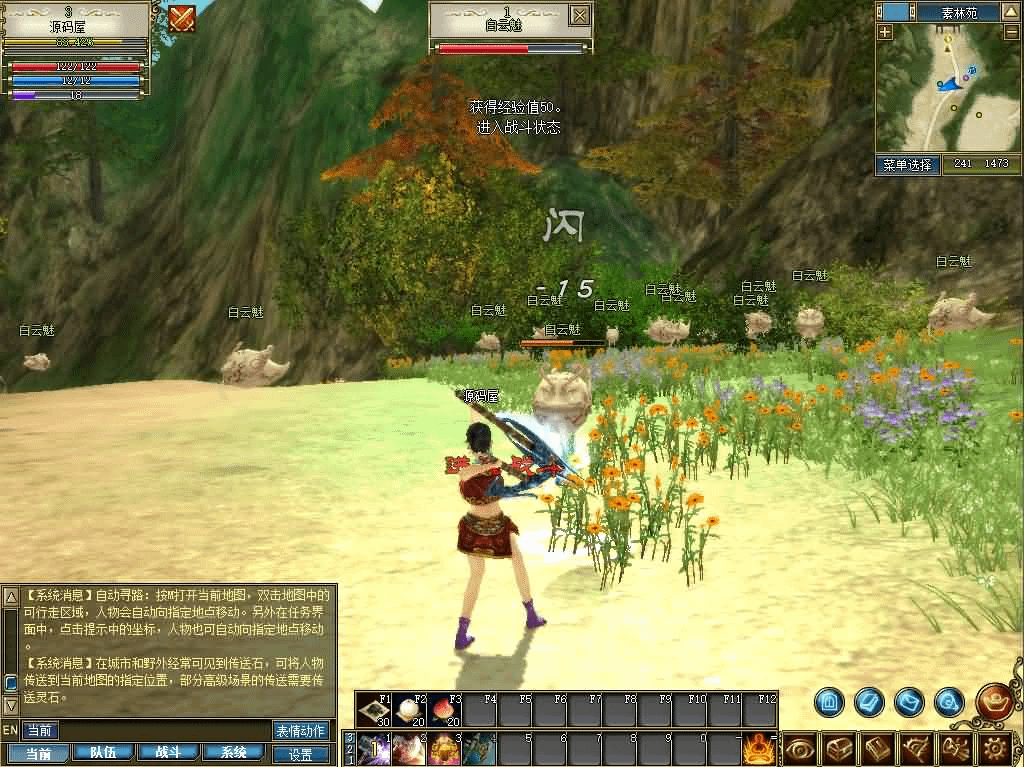1024x767 pixels.
Task: Activate the flaming meditation skill icon
Action: tap(759, 748)
